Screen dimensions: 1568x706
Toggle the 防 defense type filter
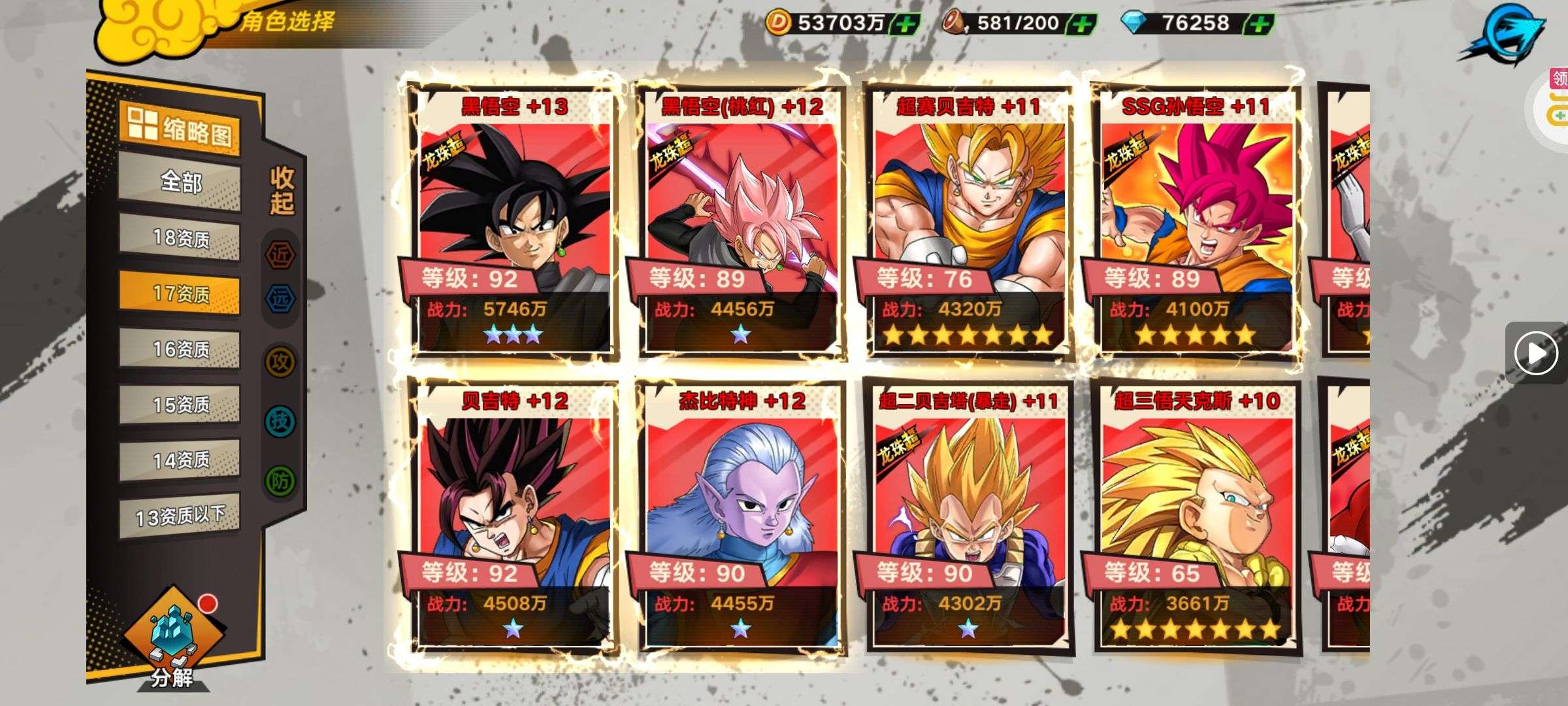280,481
